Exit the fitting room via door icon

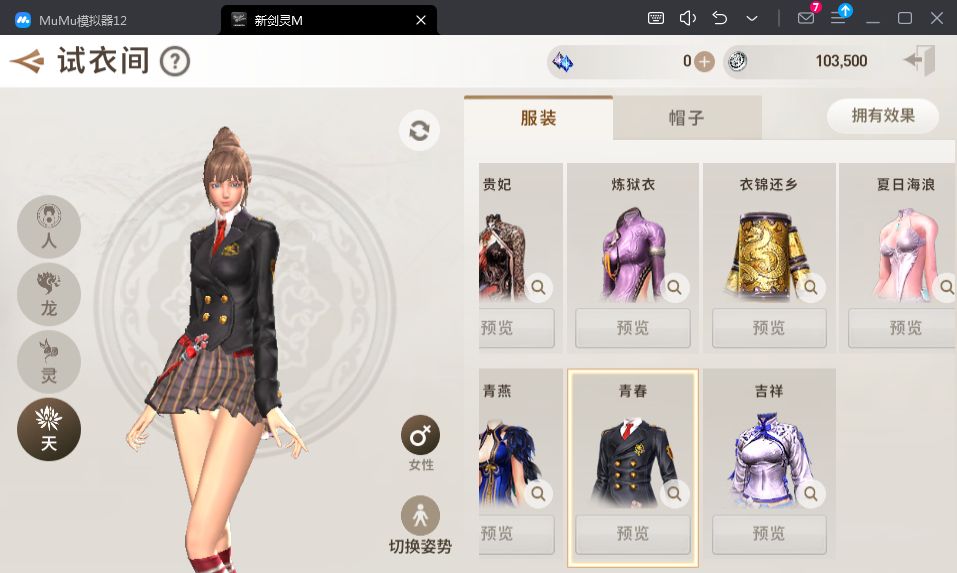pyautogui.click(x=919, y=61)
